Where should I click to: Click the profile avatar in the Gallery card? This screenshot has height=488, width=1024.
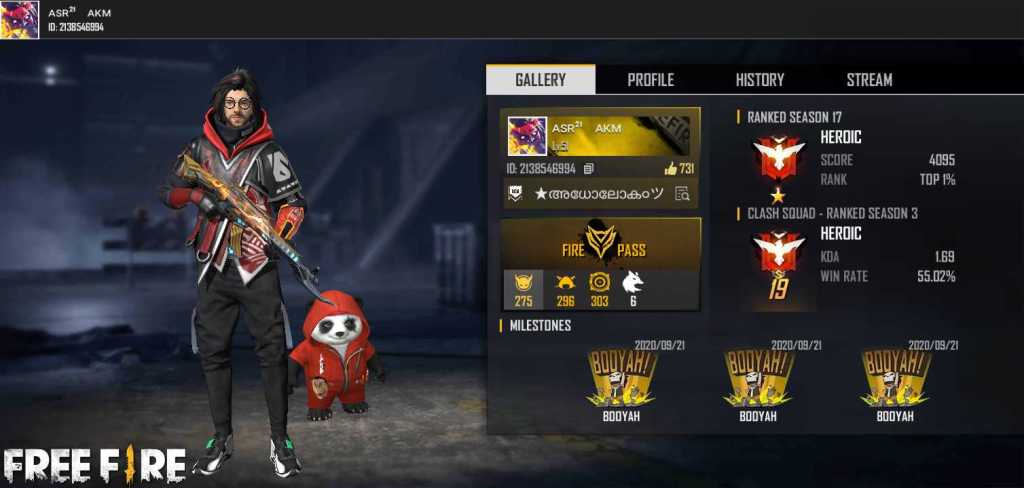(x=526, y=136)
